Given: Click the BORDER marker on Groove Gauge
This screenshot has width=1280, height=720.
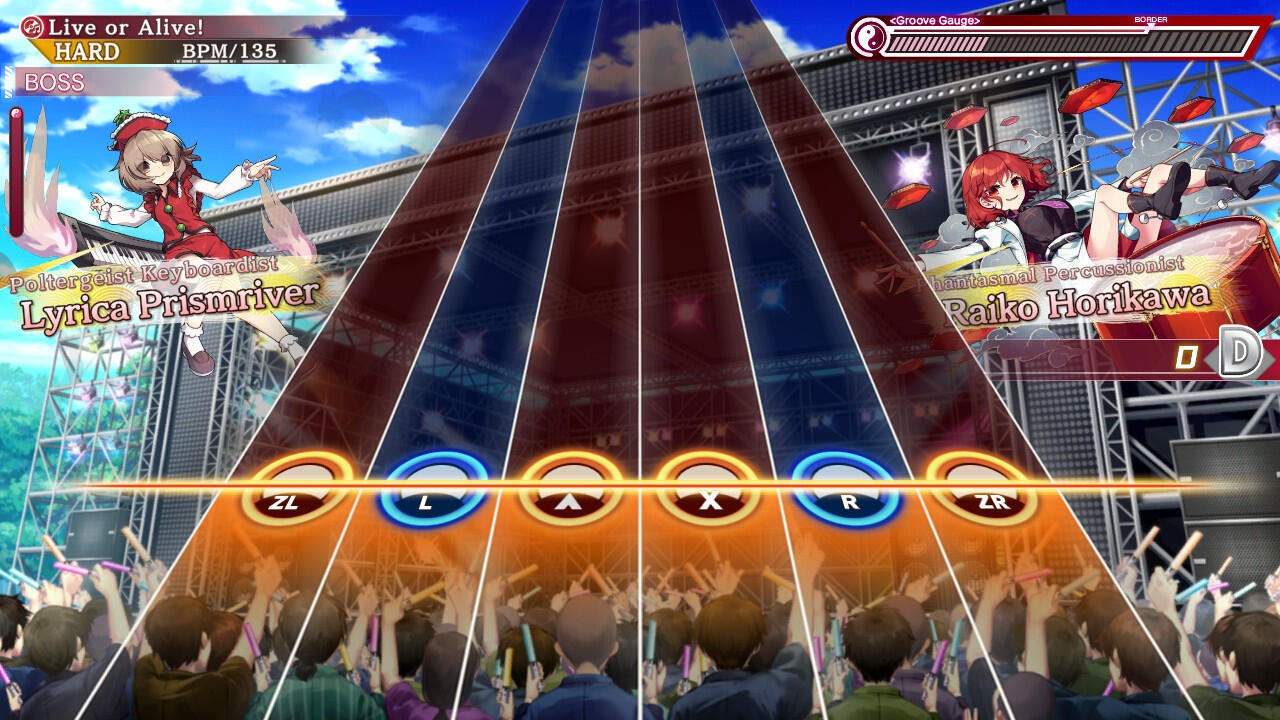Looking at the screenshot, I should point(1153,17).
